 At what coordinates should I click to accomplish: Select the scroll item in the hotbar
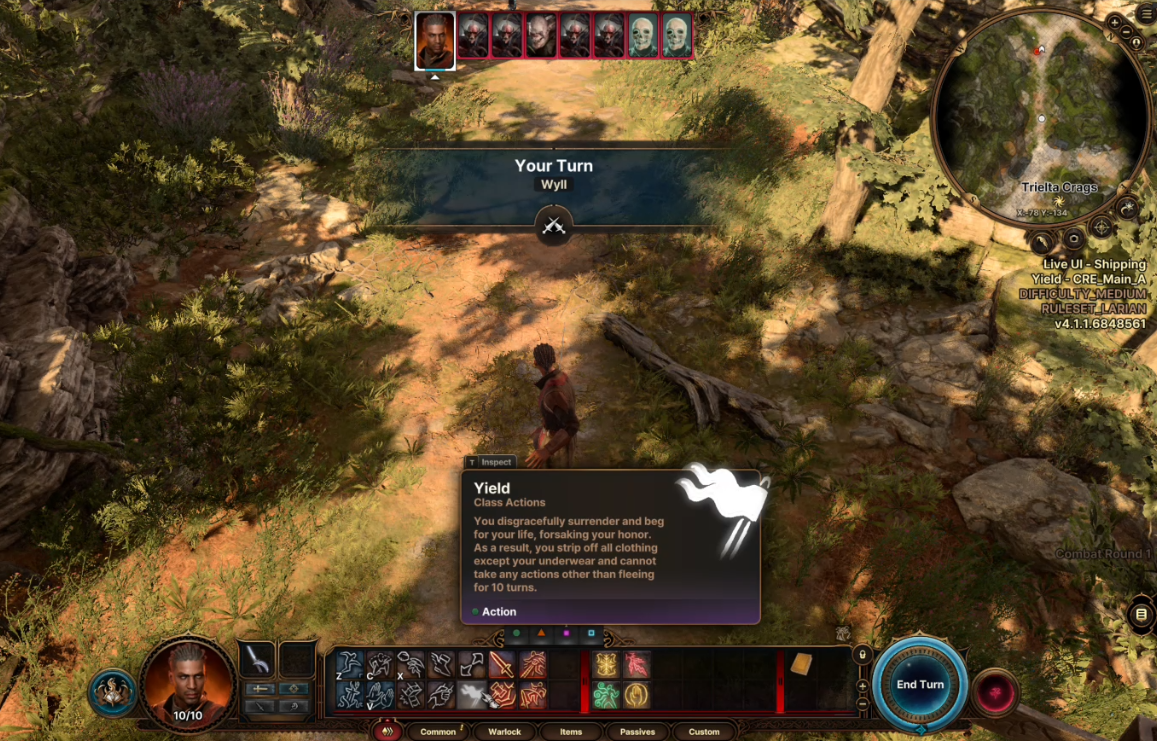801,664
